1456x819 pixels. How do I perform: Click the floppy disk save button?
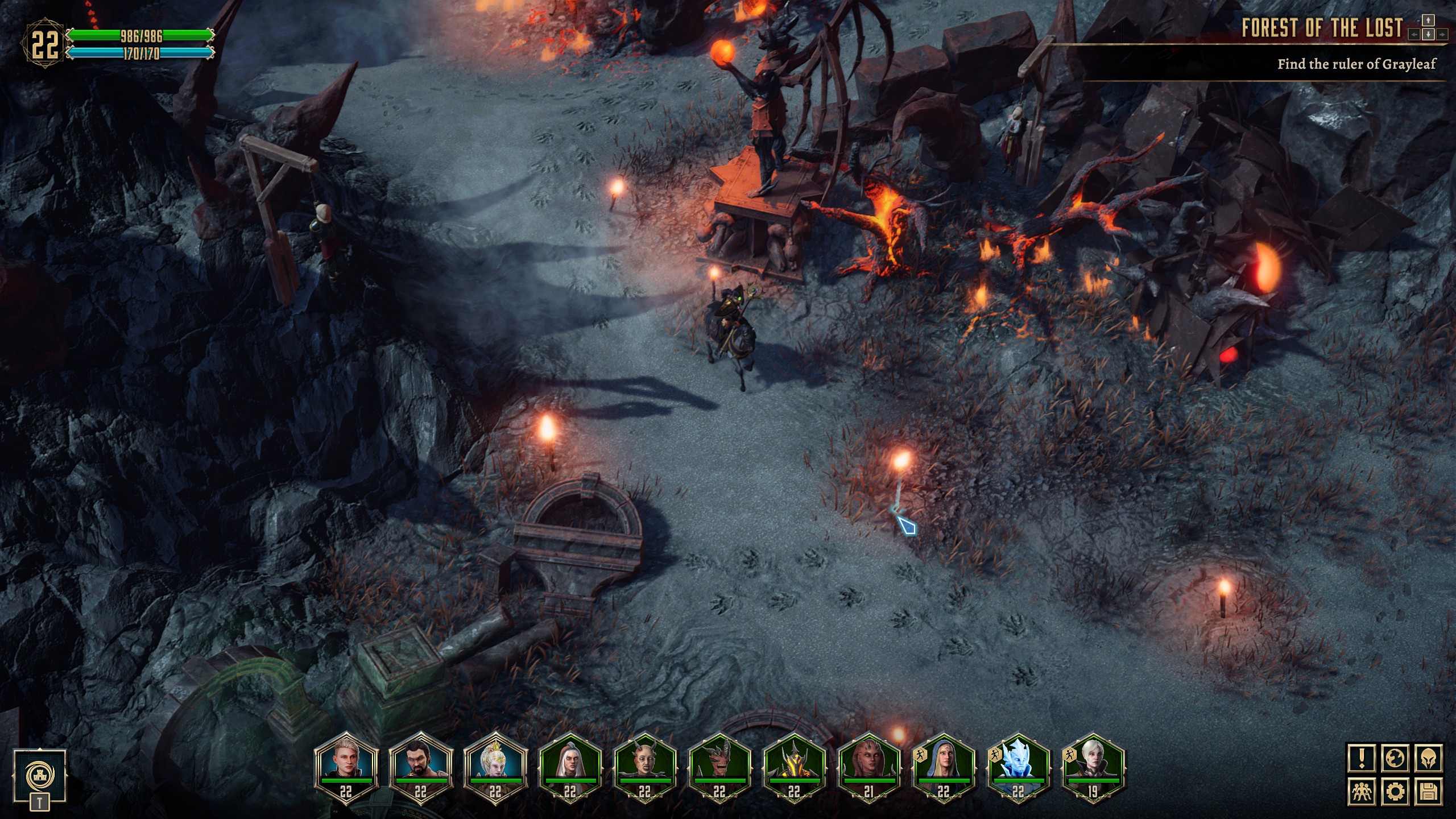1429,791
